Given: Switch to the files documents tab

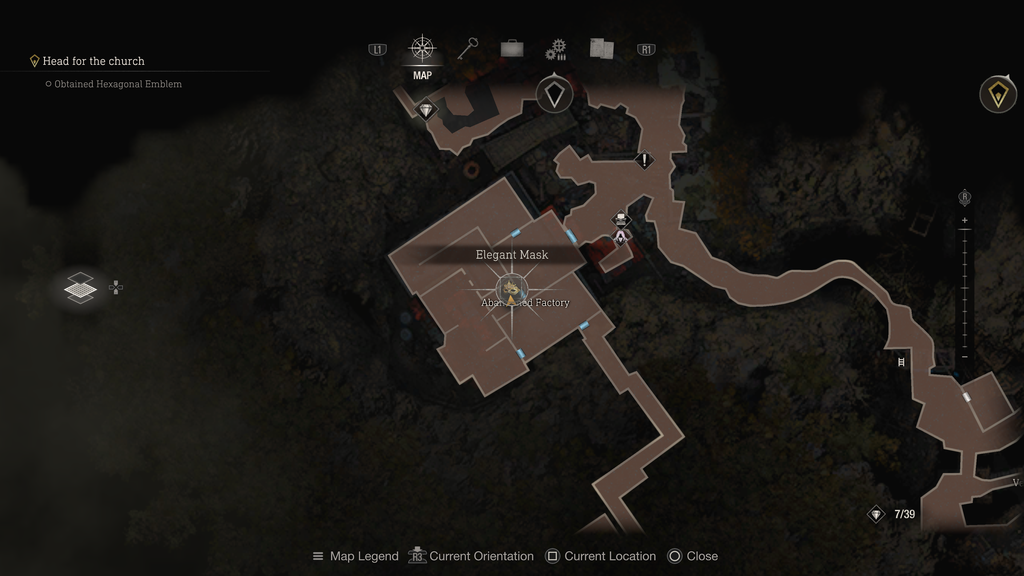Looking at the screenshot, I should coord(602,48).
